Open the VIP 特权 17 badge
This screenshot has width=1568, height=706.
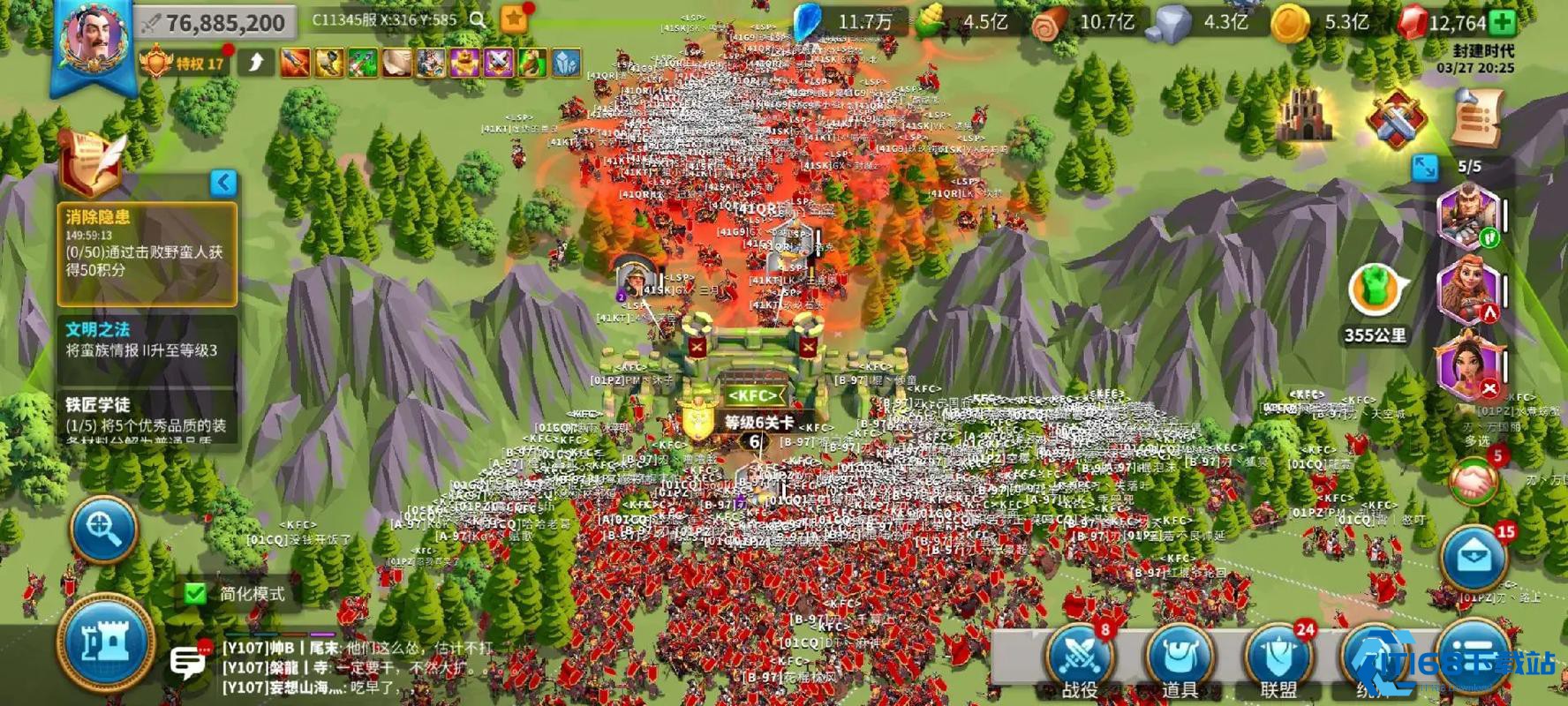click(x=185, y=63)
